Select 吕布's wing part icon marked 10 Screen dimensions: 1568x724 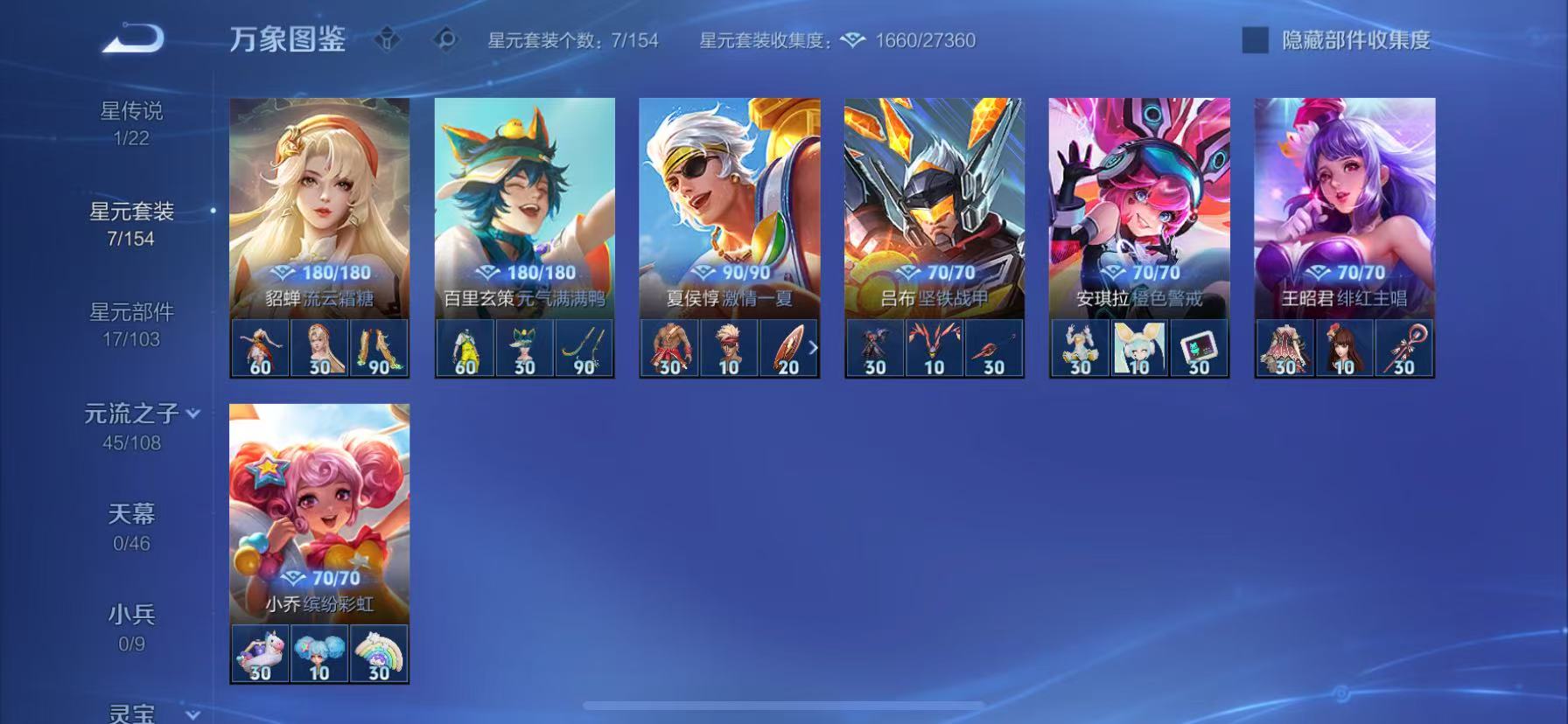934,346
